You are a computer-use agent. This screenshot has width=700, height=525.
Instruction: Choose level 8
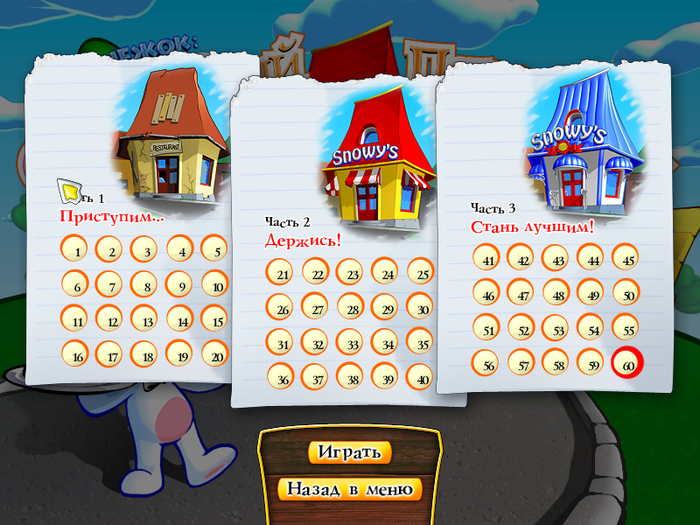point(144,285)
